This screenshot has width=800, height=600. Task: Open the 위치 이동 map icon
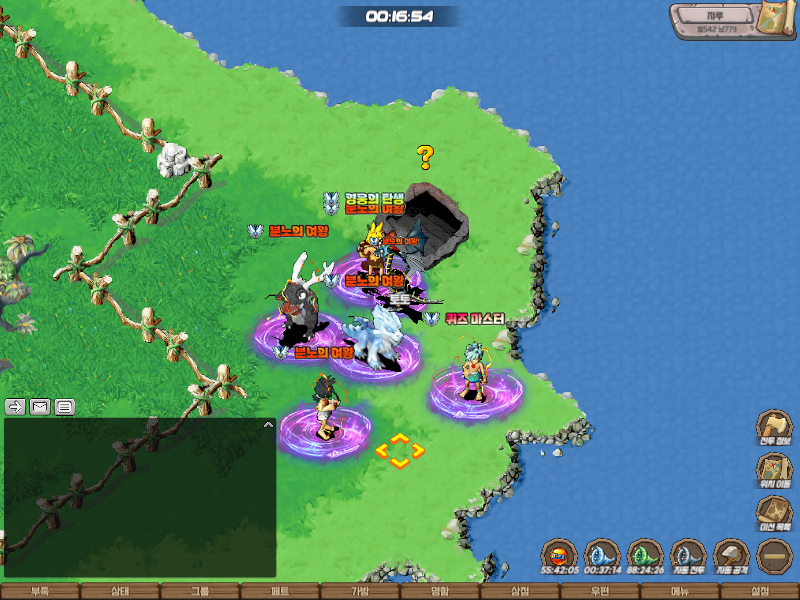point(775,470)
